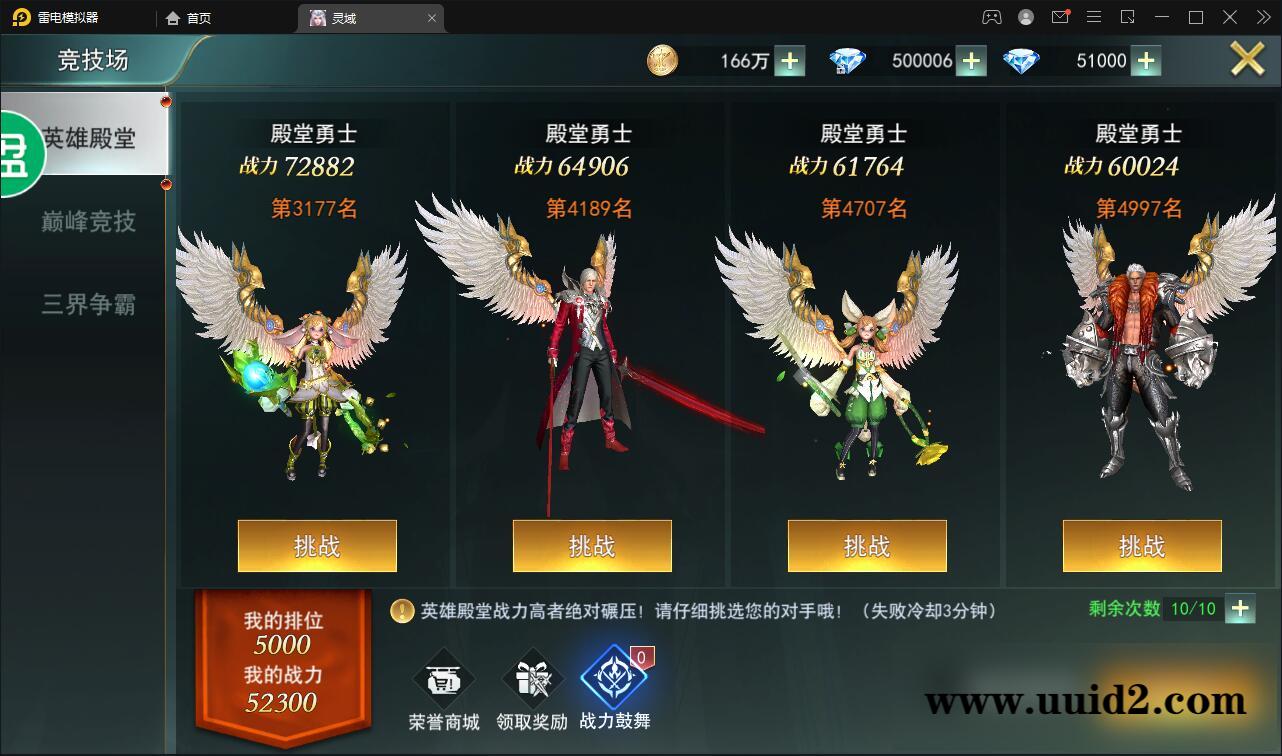Click the yellow warning icon before the arena tip
Viewport: 1282px width, 756px height.
[x=401, y=611]
